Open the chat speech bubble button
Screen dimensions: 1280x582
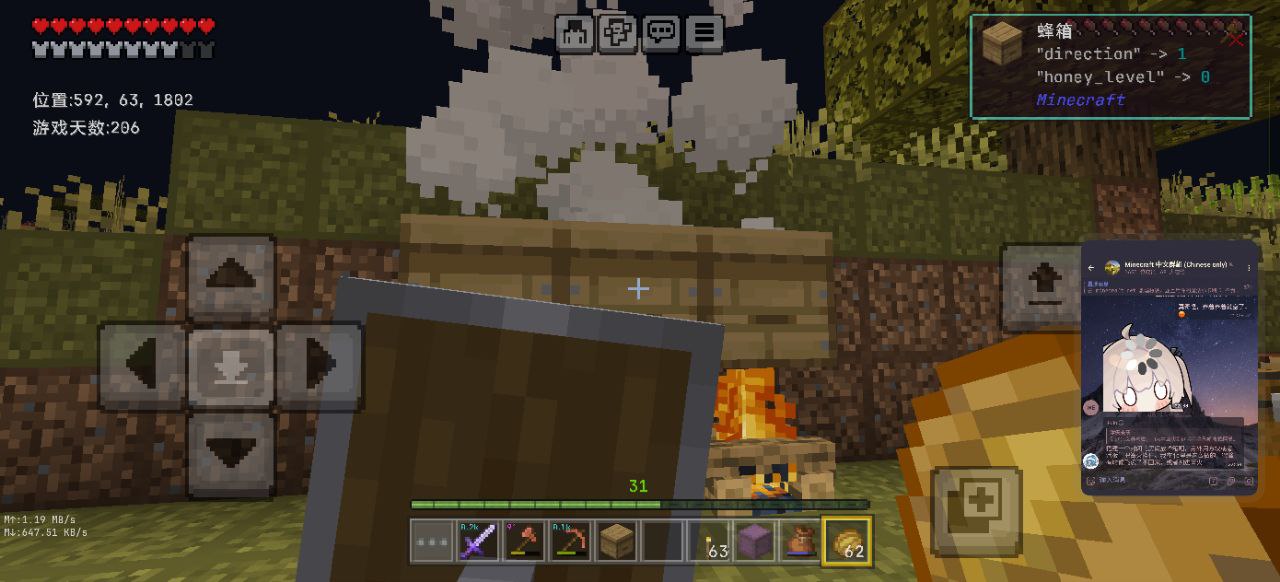point(661,33)
